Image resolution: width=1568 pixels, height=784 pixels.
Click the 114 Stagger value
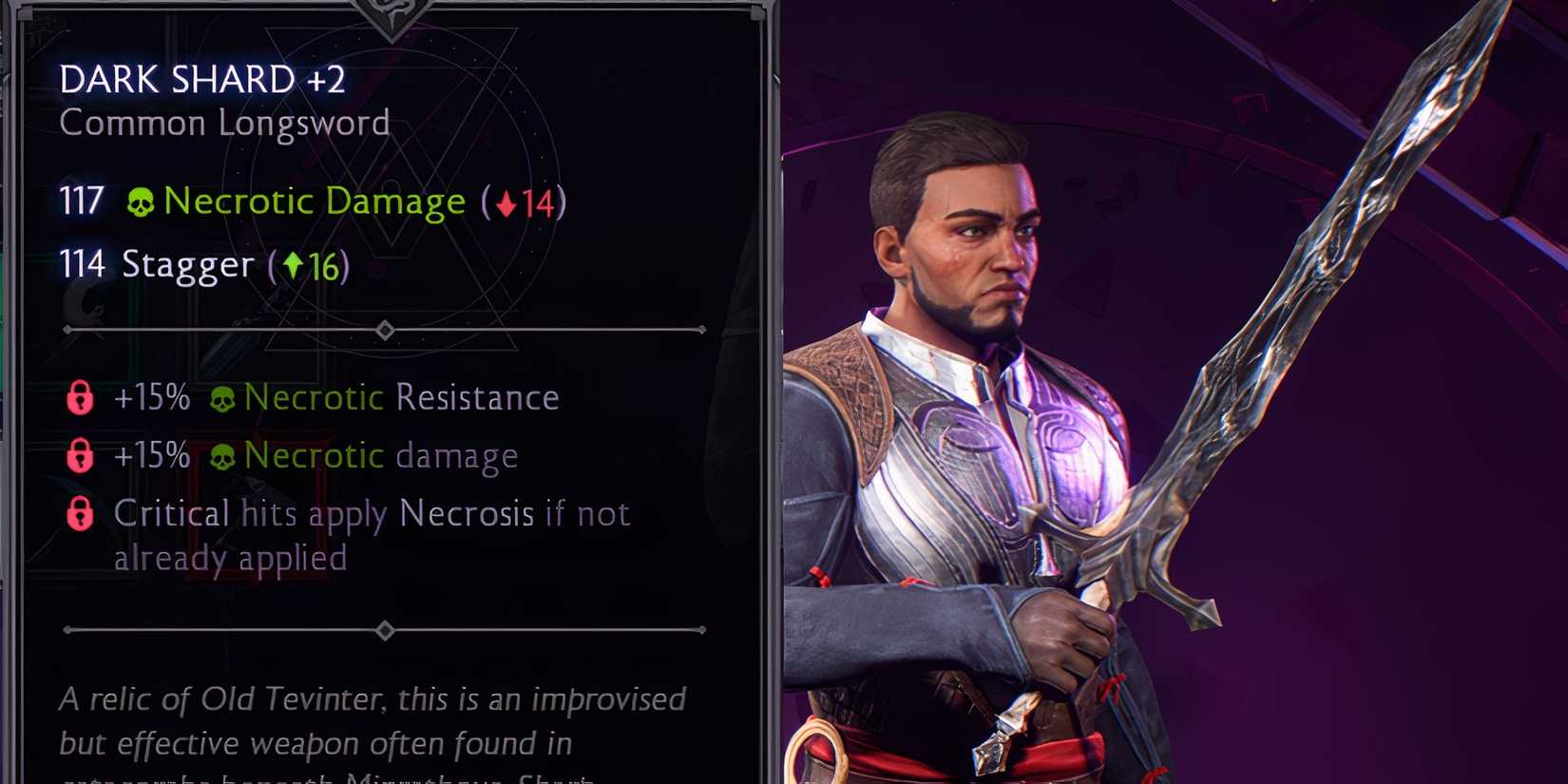[80, 265]
